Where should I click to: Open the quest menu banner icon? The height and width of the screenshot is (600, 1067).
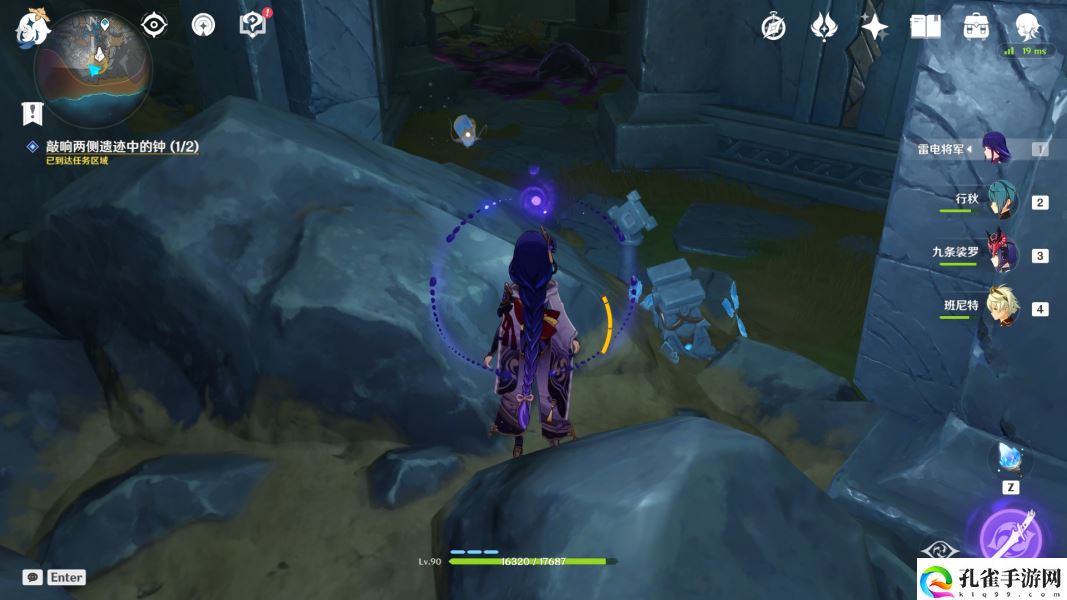click(32, 112)
